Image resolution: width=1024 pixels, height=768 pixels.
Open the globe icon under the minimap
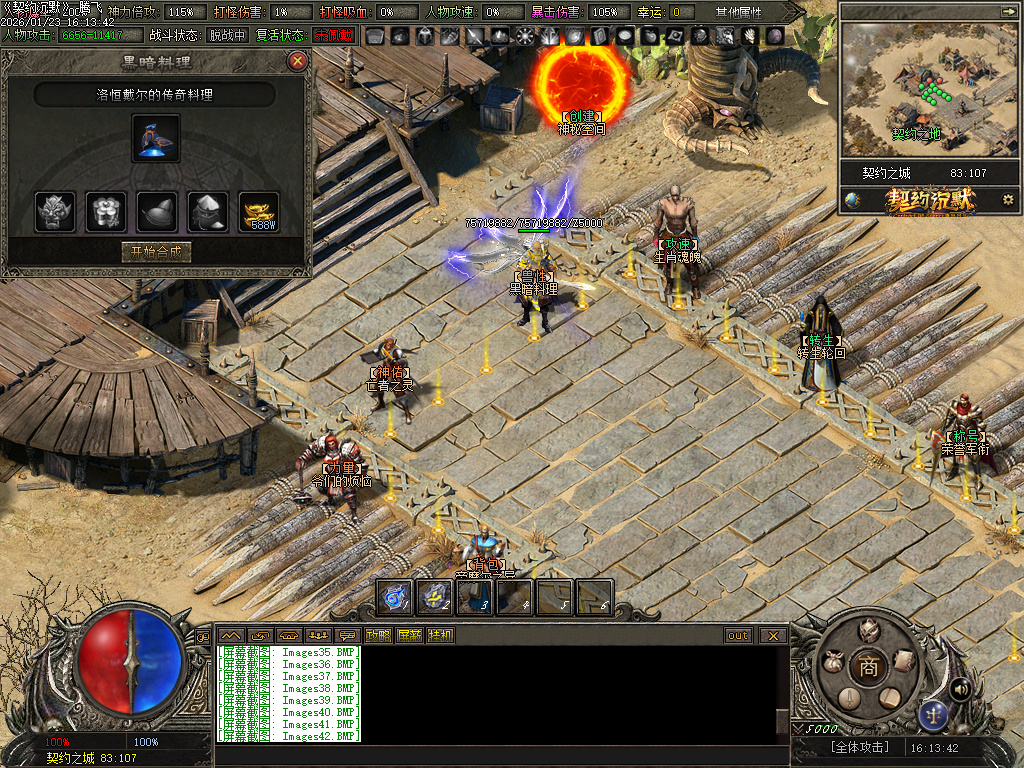click(852, 200)
